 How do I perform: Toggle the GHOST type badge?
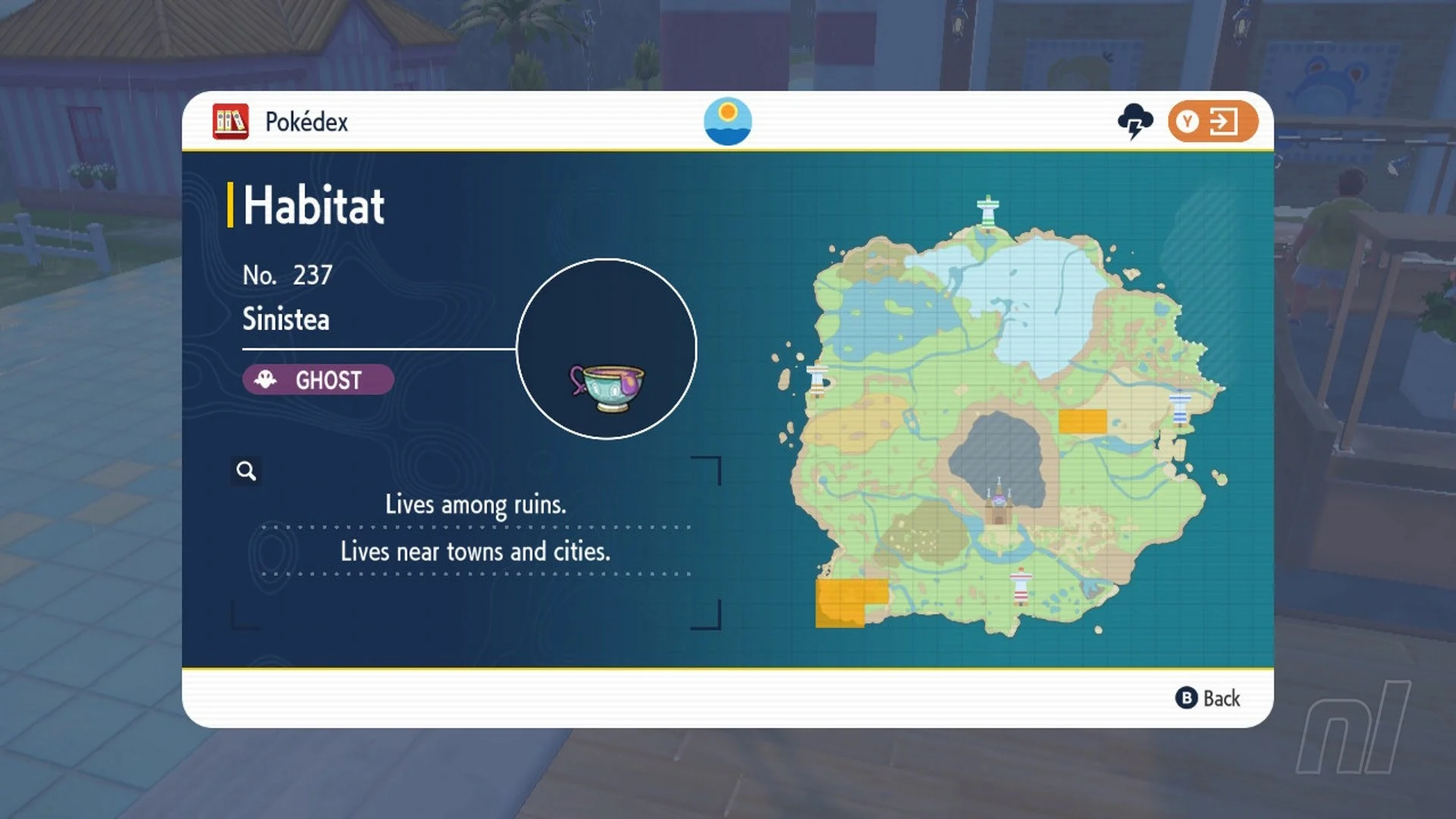tap(317, 380)
